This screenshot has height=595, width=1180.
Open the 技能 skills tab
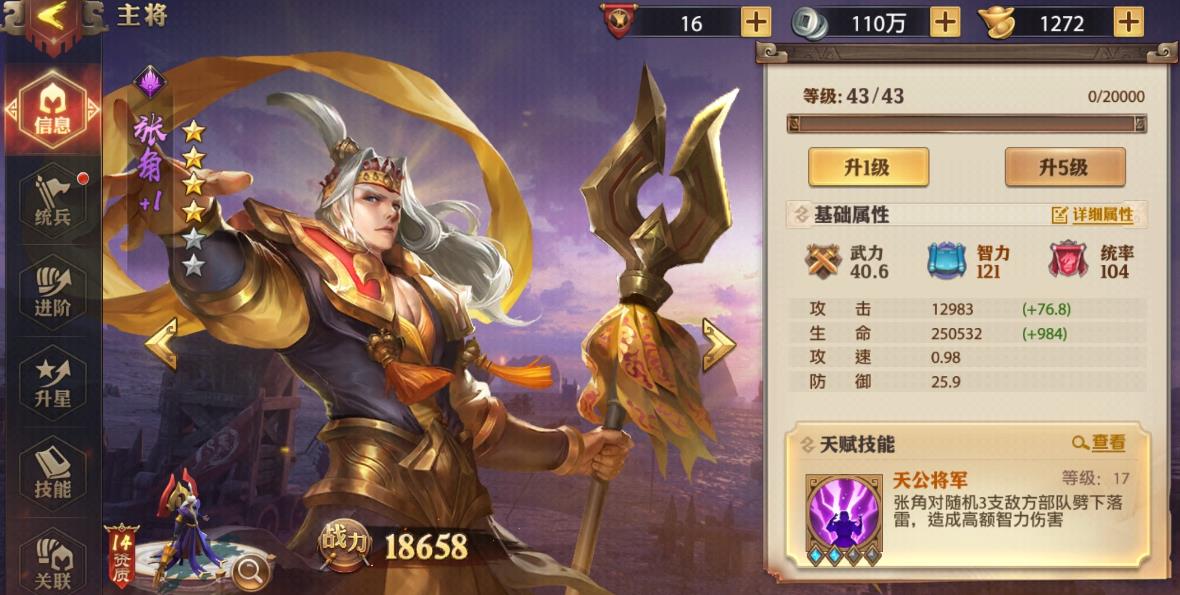52,473
